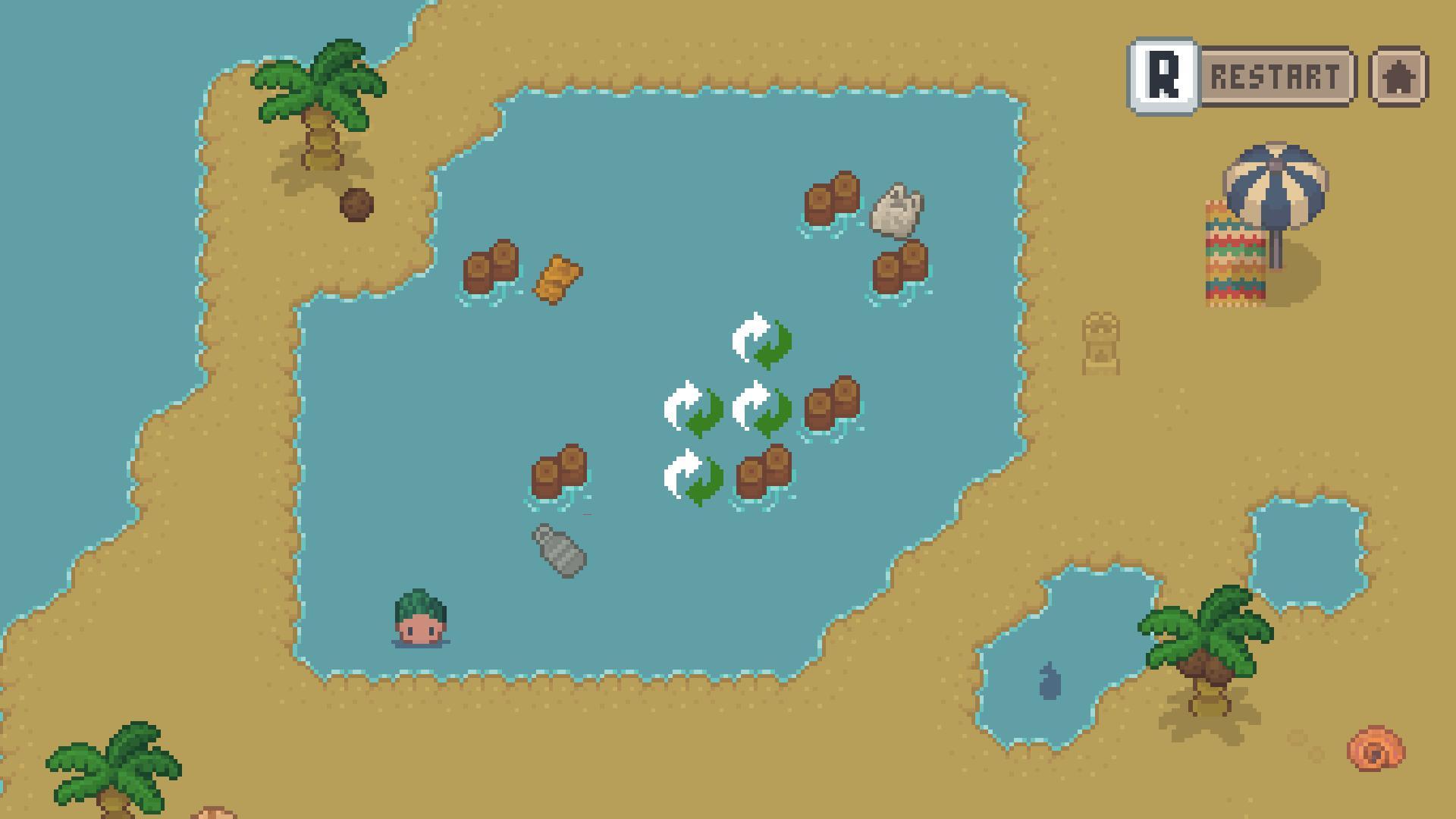1456x819 pixels.
Task: Click the Restart button
Action: click(1274, 74)
